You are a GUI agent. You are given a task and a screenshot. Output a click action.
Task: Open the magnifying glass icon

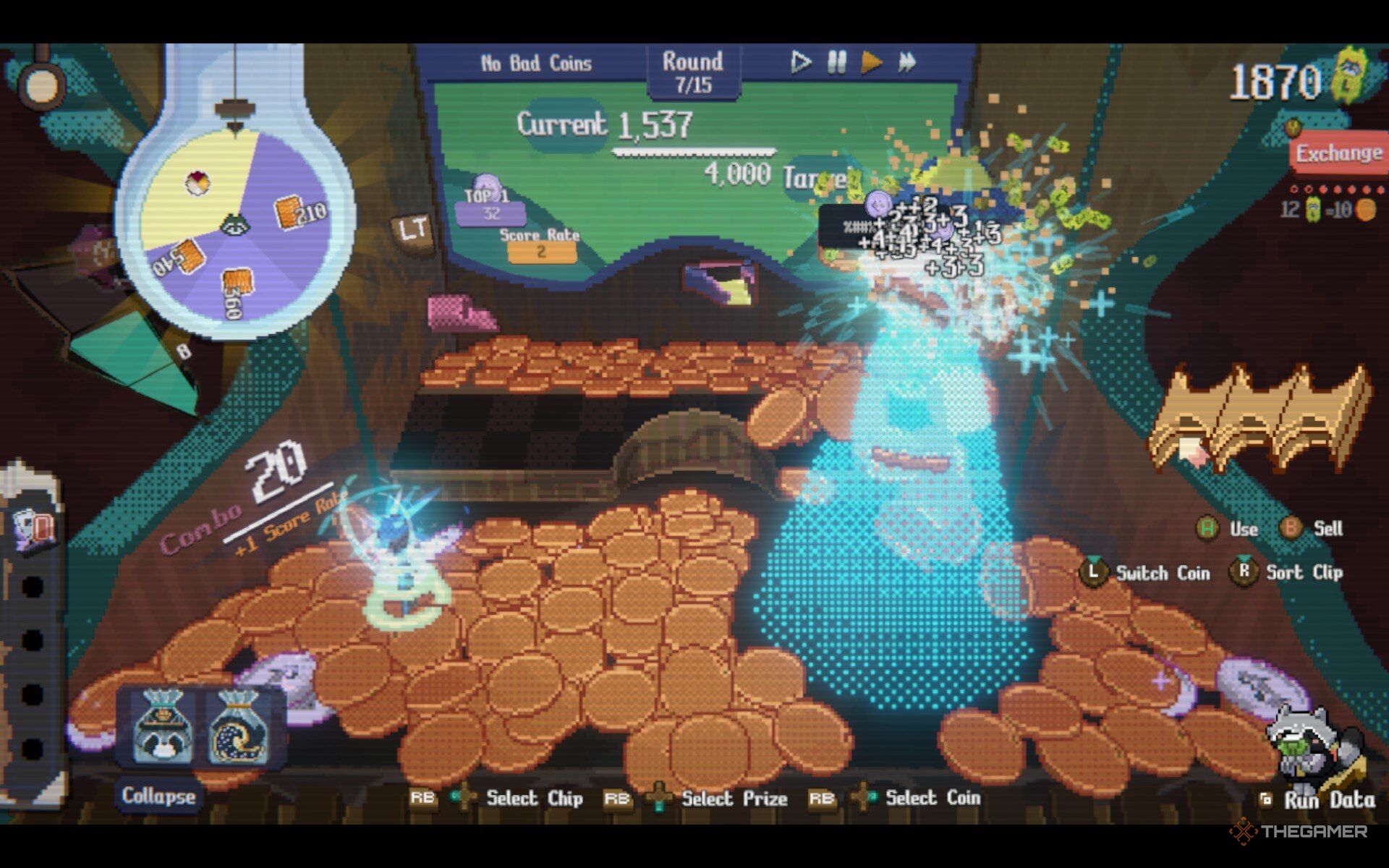tap(40, 83)
